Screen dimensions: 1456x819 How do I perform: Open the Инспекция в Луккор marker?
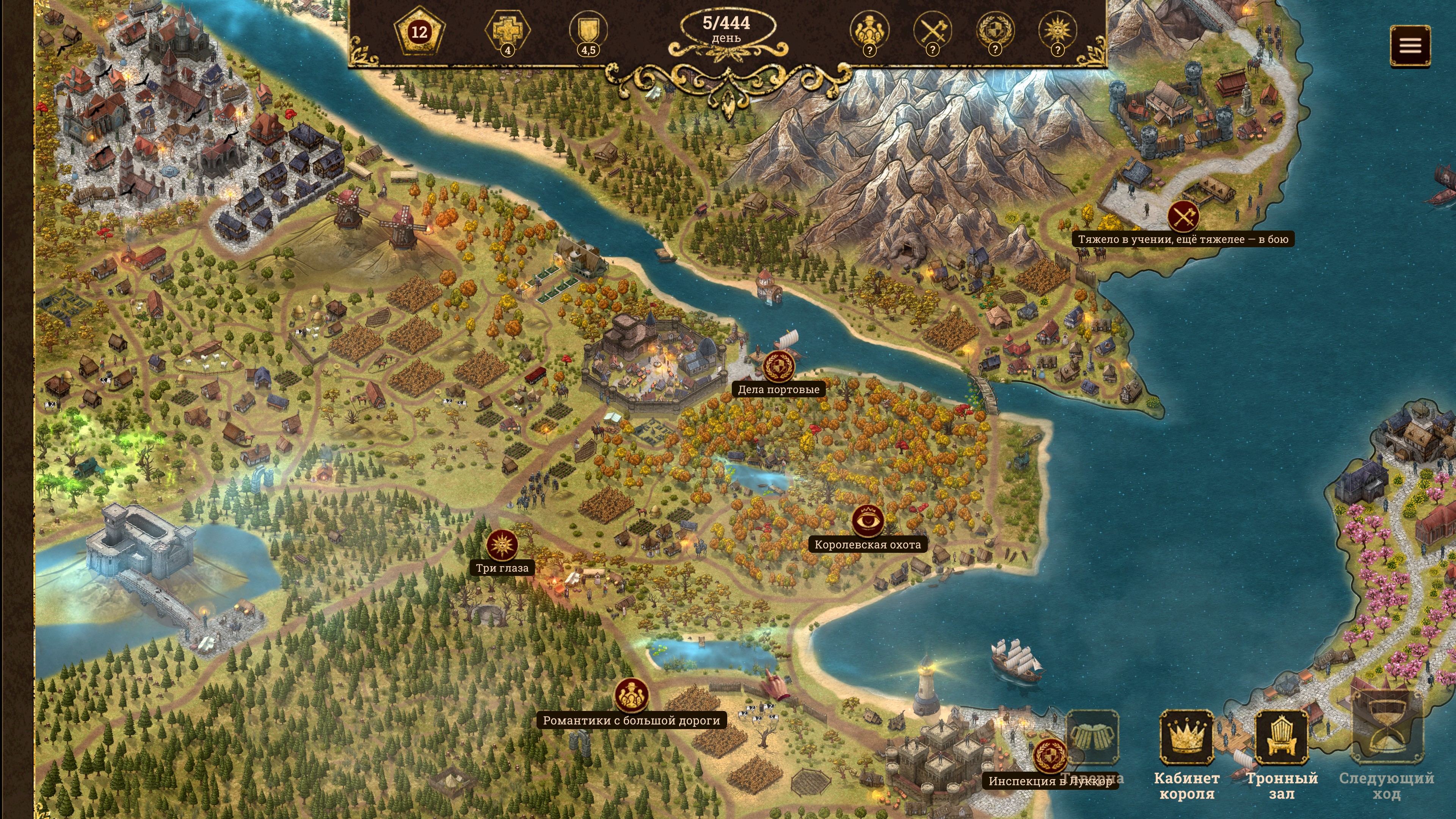pyautogui.click(x=1050, y=756)
